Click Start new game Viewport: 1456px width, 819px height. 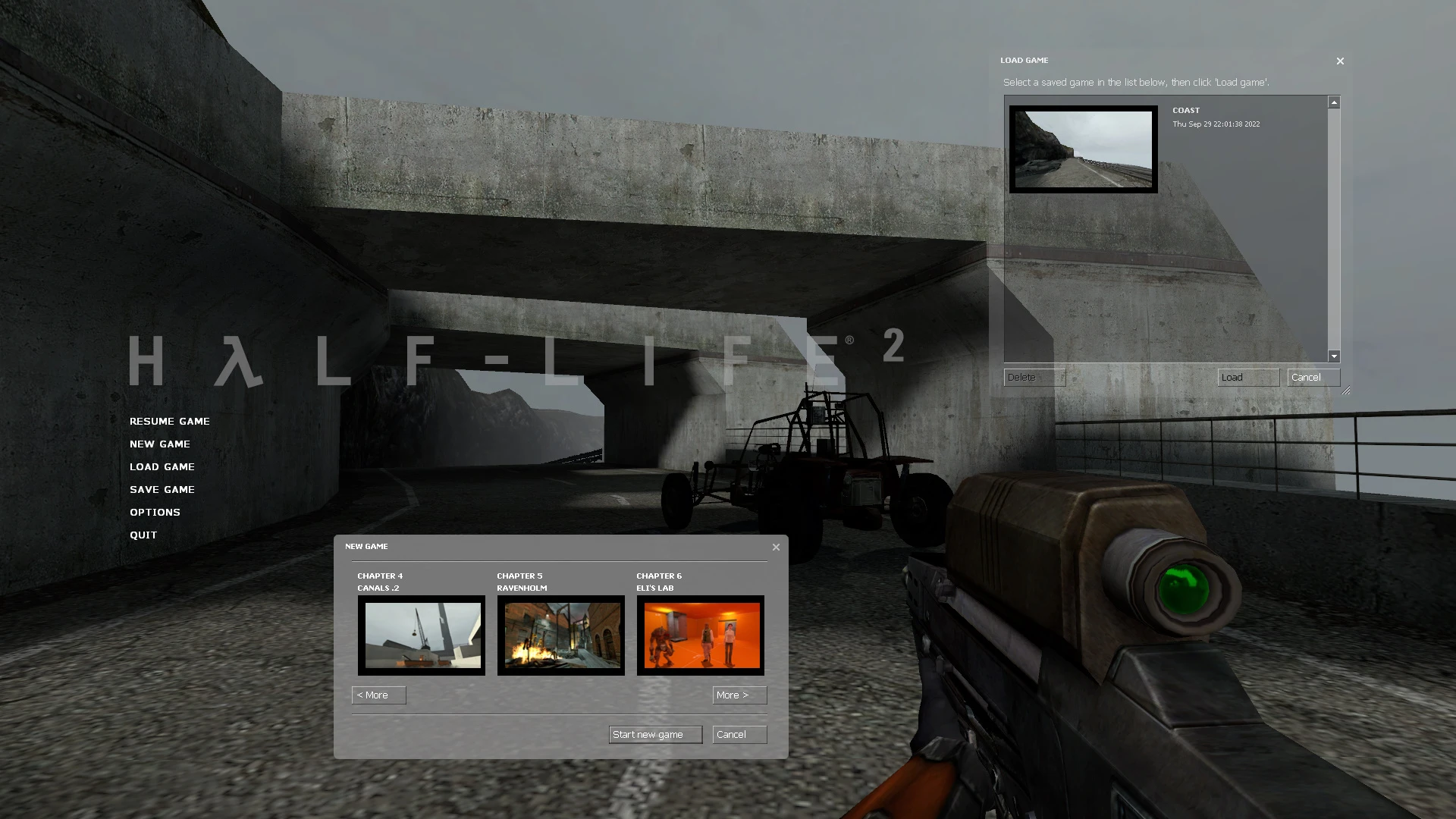(x=654, y=734)
